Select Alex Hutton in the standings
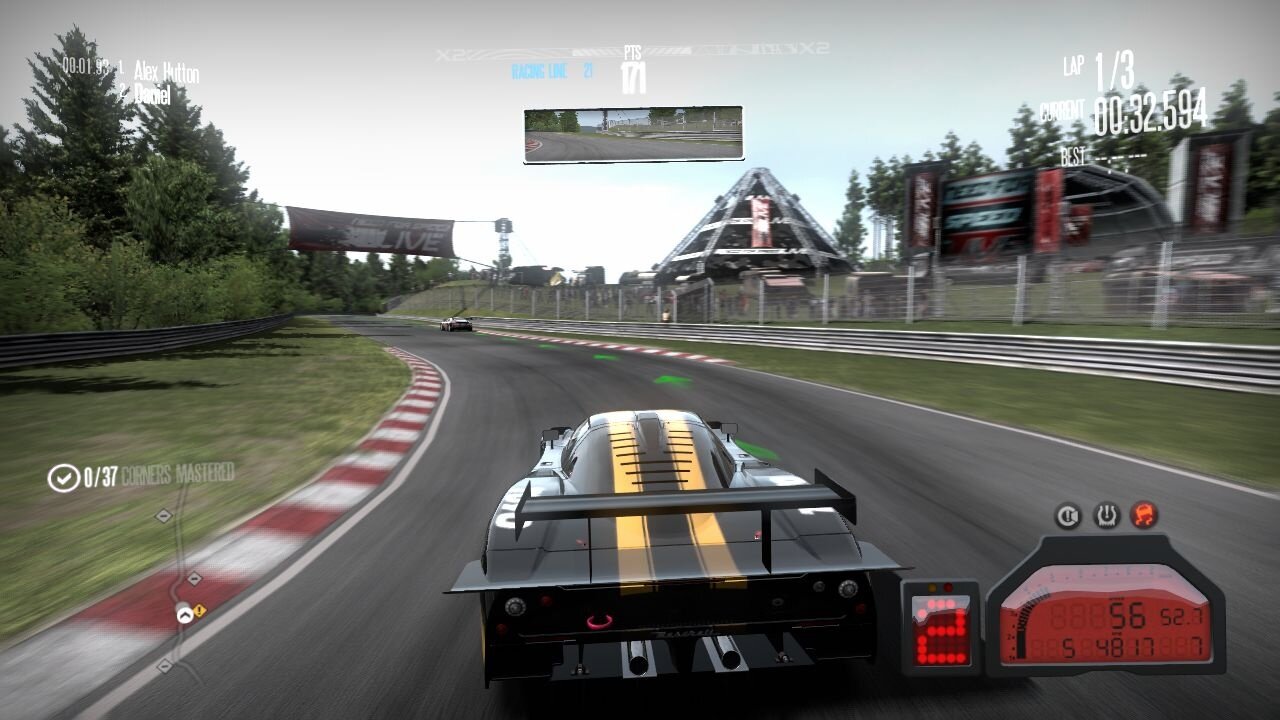Viewport: 1280px width, 720px height. coord(166,72)
